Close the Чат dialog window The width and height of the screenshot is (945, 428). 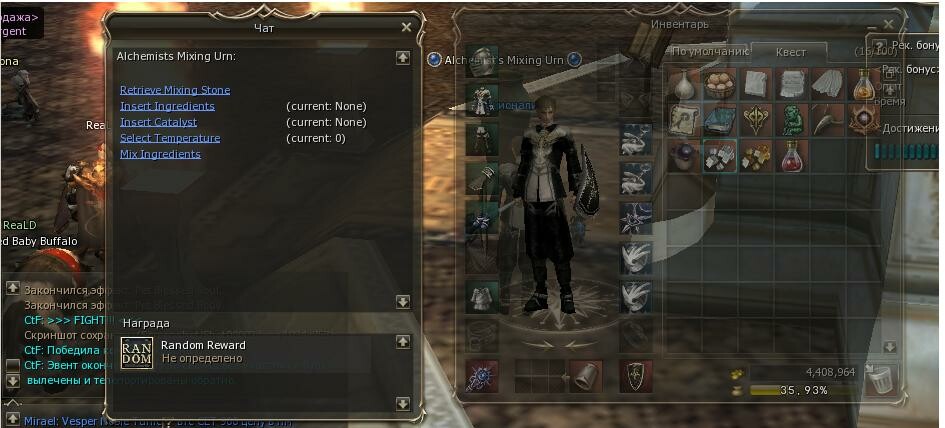click(x=406, y=28)
